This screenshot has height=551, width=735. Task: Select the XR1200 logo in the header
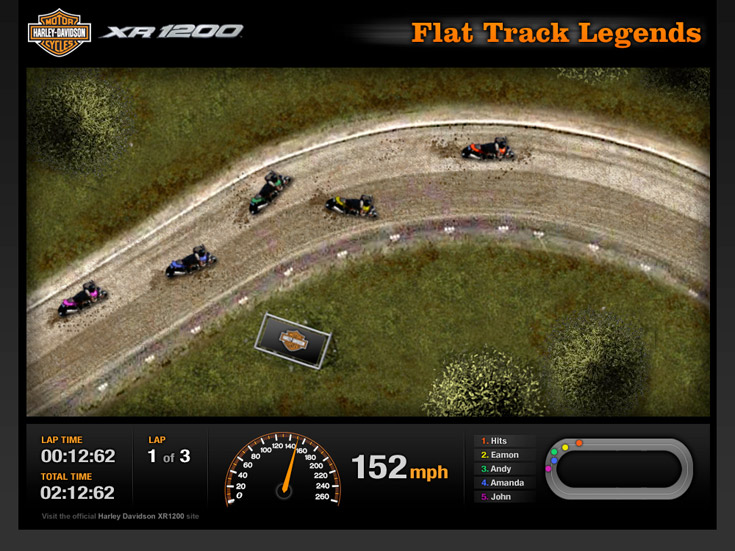click(x=172, y=32)
